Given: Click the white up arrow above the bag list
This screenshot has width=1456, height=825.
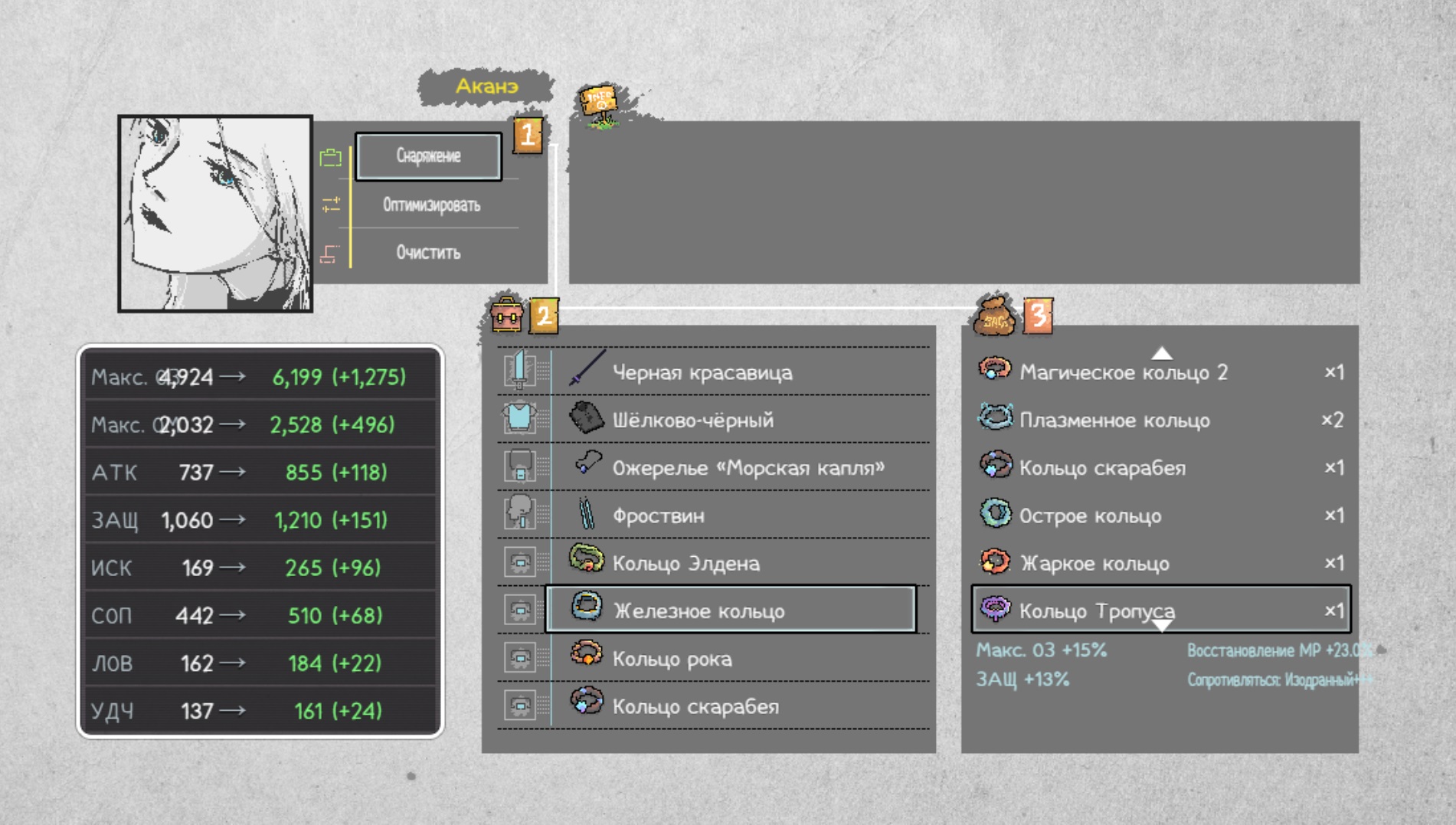Looking at the screenshot, I should click(1161, 353).
